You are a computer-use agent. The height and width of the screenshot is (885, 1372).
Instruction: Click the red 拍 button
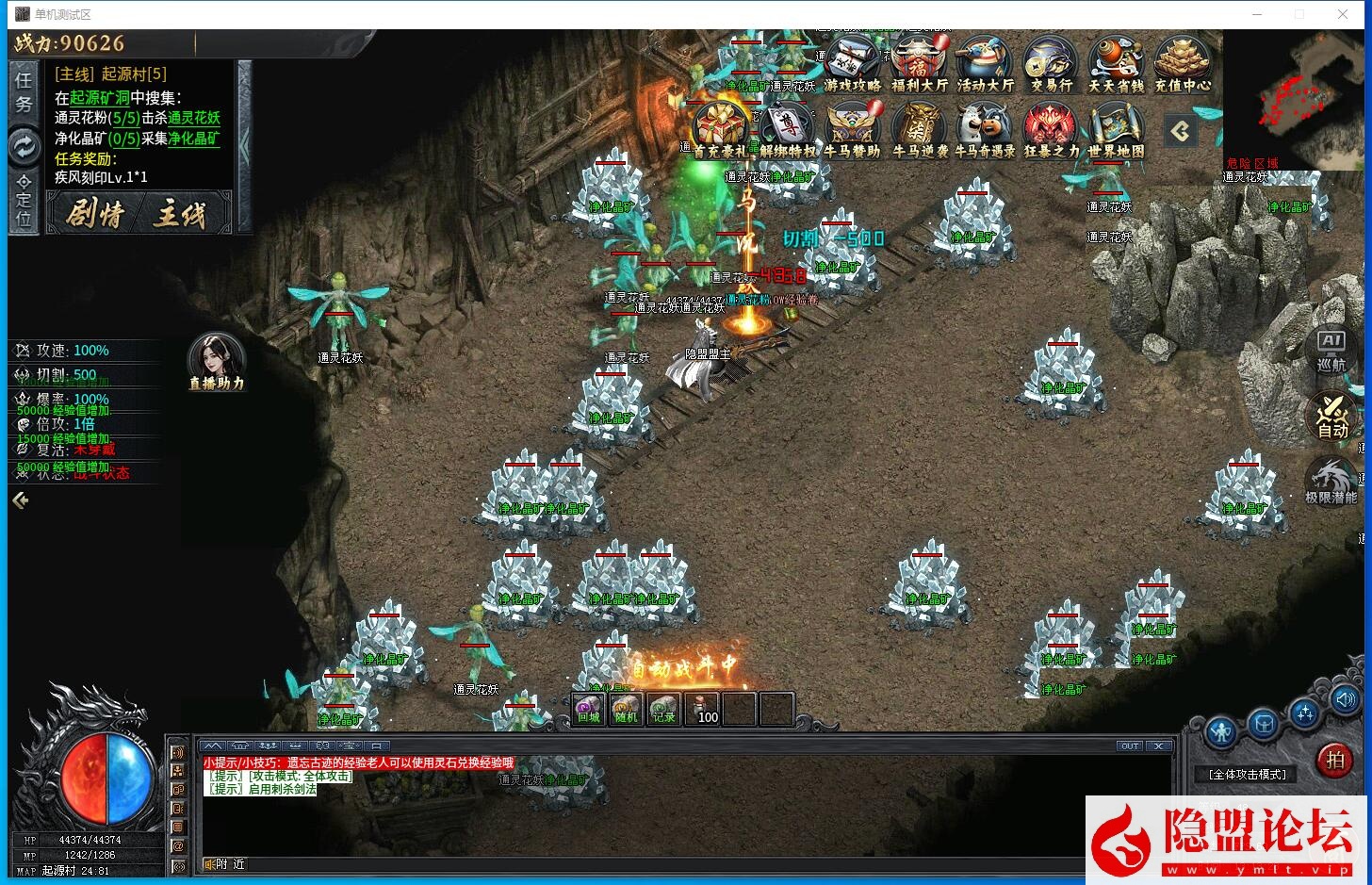[x=1334, y=761]
